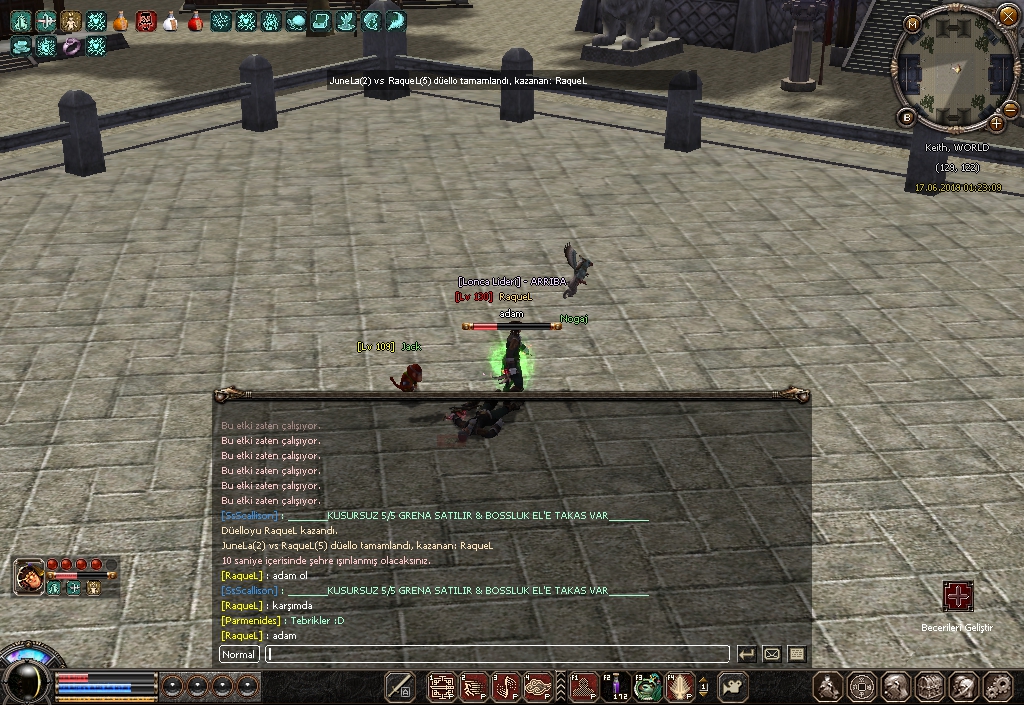This screenshot has height=705, width=1024.
Task: Open the Becerileri Geliştir red cross icon
Action: pos(958,596)
